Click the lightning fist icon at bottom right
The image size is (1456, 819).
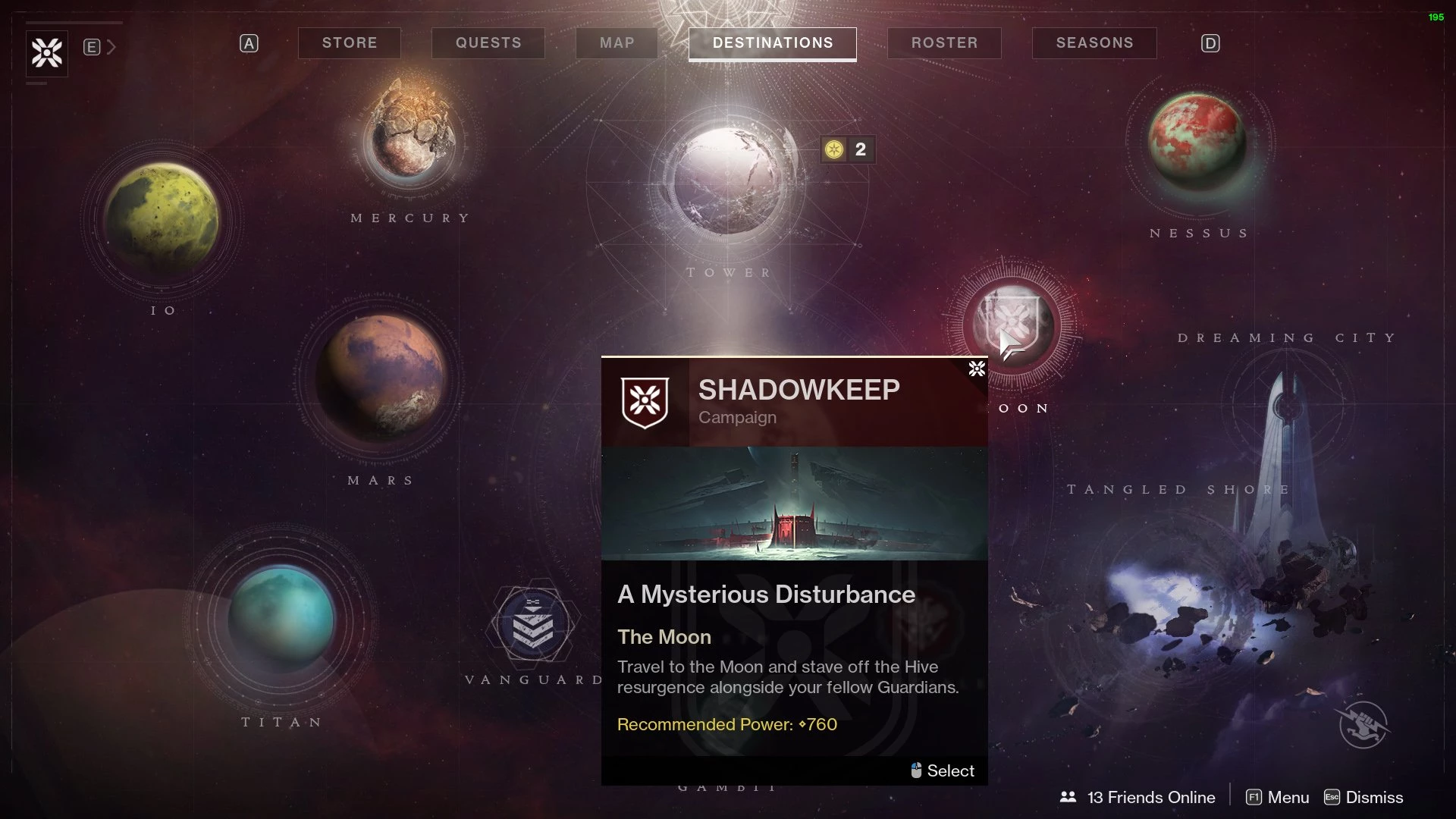(1363, 725)
